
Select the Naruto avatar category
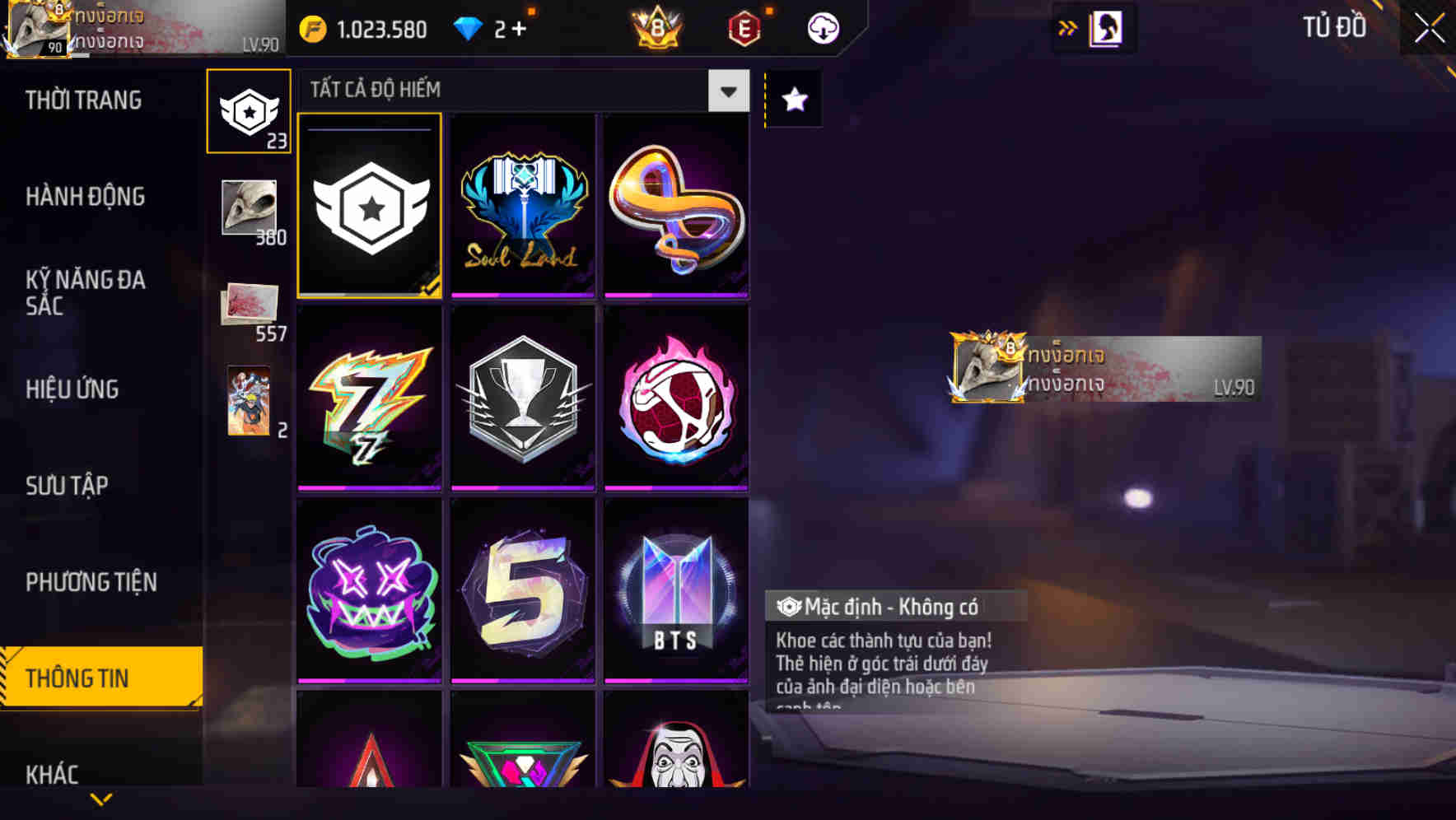pyautogui.click(x=249, y=399)
